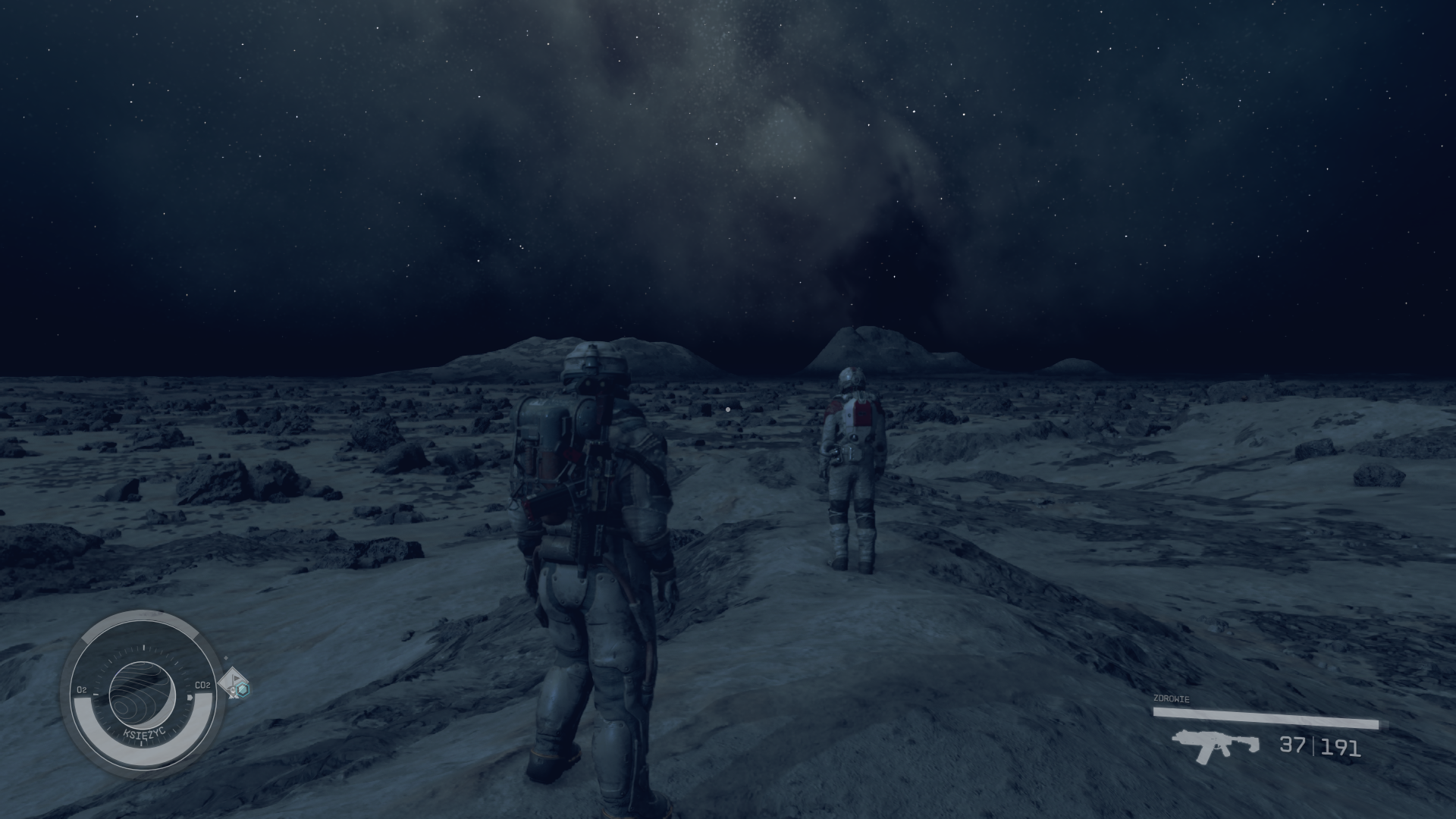Image resolution: width=1456 pixels, height=819 pixels.
Task: Expand the KSIĘŻYC location label
Action: pos(144,732)
